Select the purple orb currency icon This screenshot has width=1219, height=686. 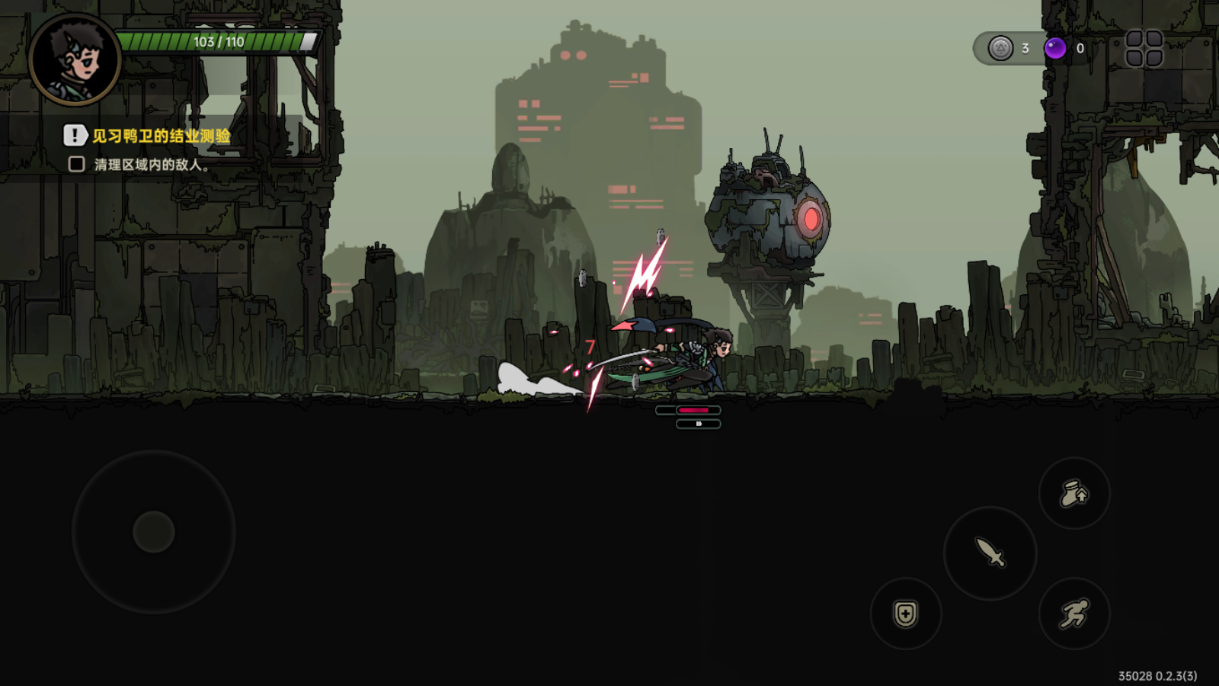point(1055,48)
